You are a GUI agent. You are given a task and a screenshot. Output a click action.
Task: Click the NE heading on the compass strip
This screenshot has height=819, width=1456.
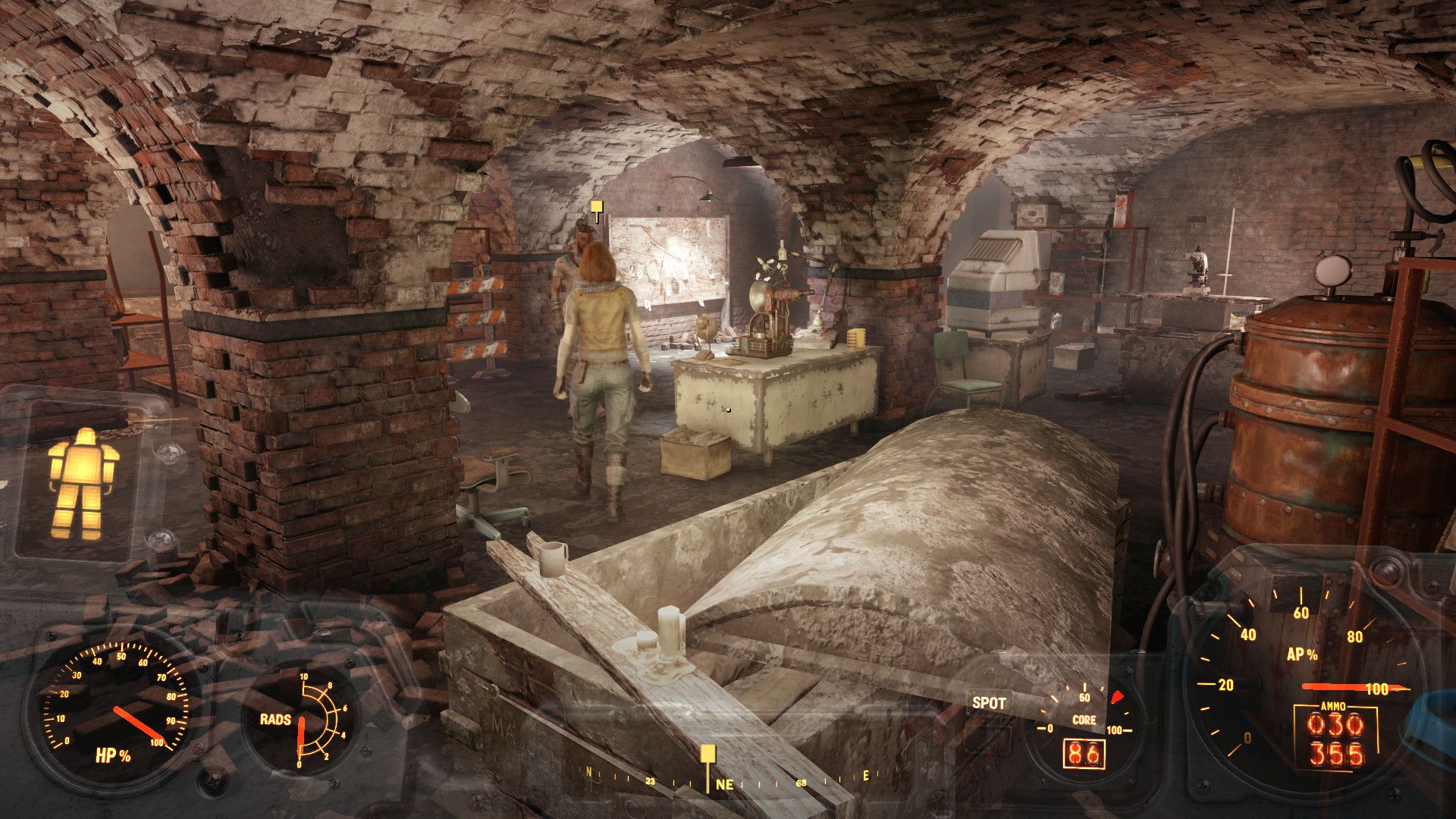(x=724, y=785)
